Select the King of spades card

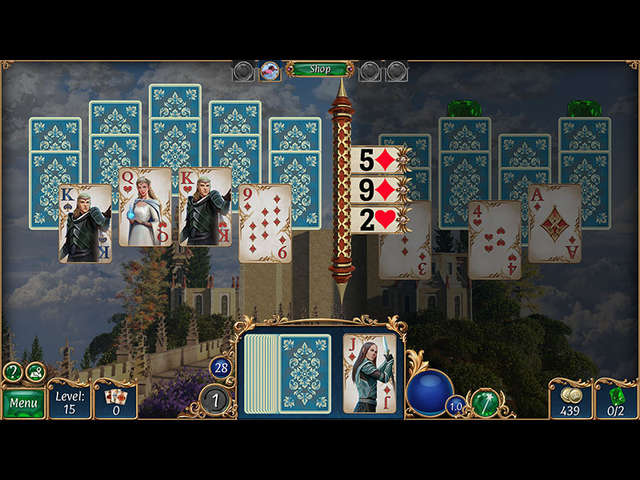(85, 222)
